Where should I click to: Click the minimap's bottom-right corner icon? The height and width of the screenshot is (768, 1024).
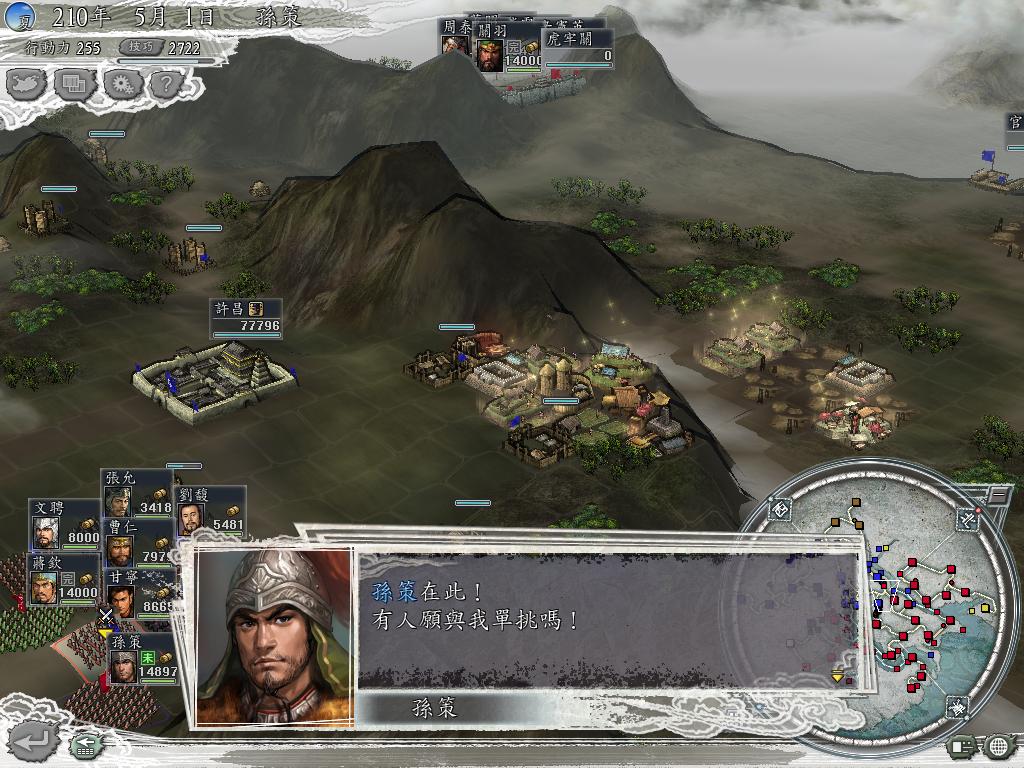[957, 707]
